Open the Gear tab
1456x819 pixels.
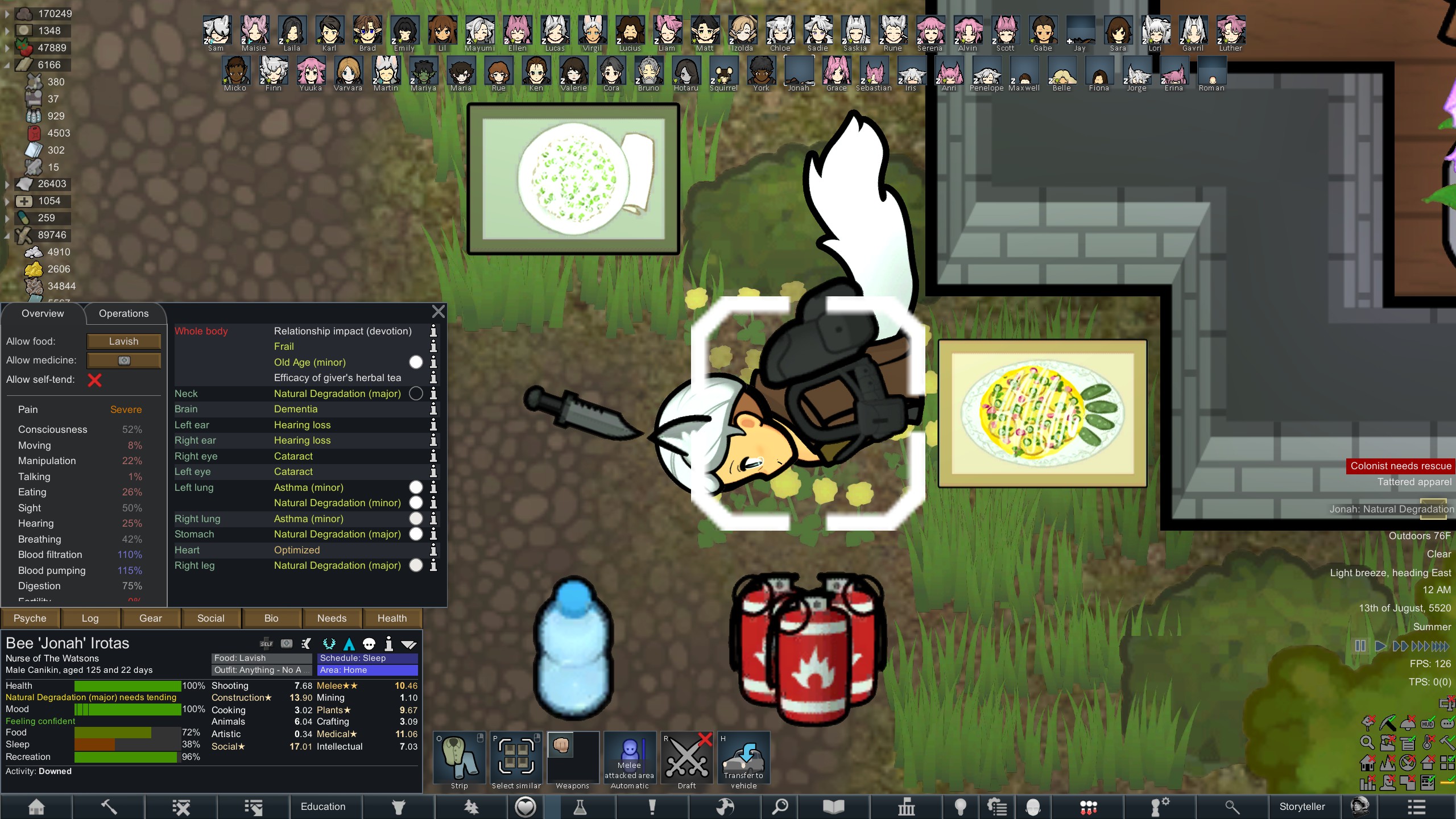(x=150, y=618)
